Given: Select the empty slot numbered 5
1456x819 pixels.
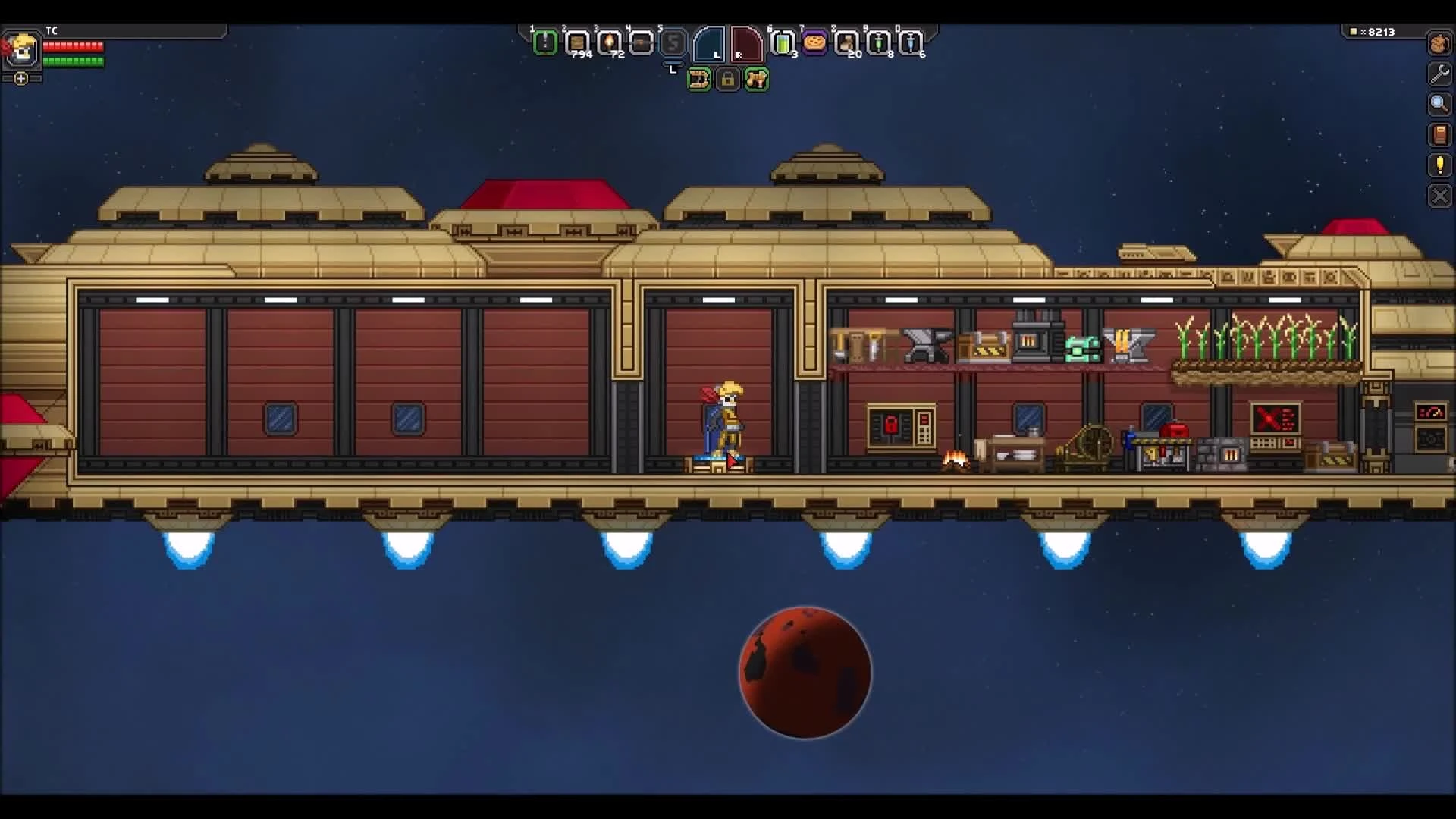Looking at the screenshot, I should pyautogui.click(x=673, y=43).
